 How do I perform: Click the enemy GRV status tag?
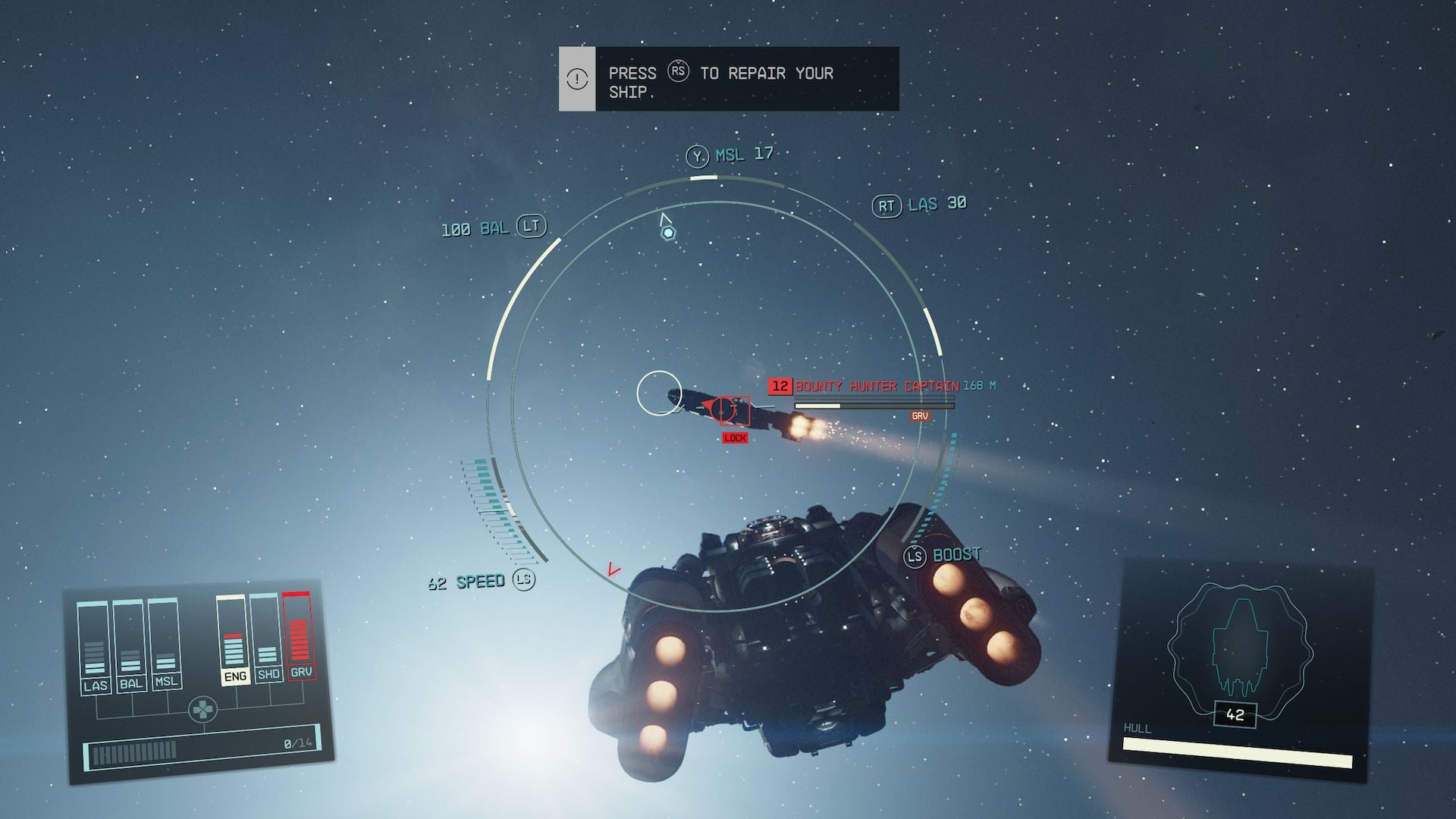(x=919, y=416)
